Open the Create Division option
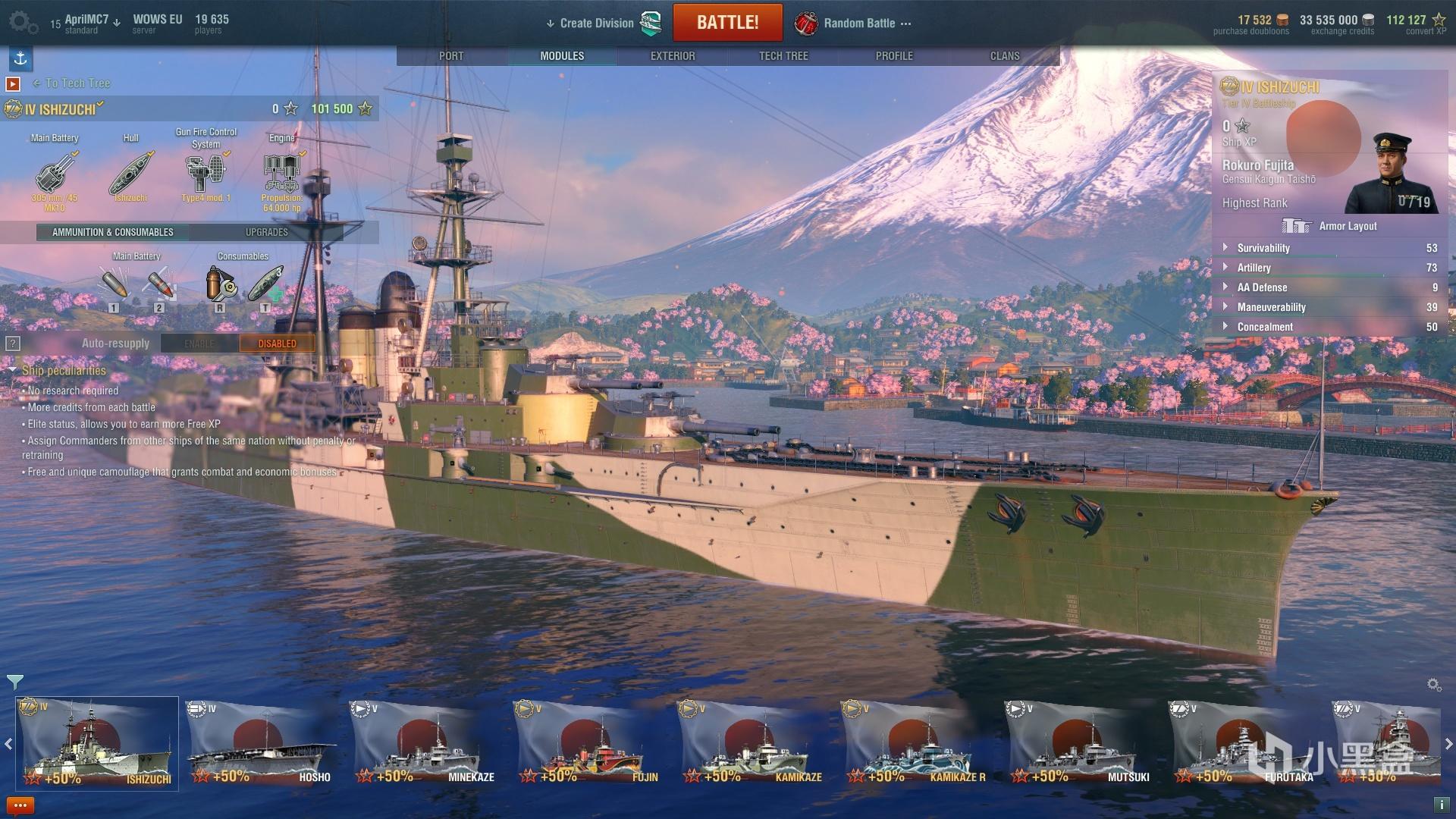 tap(596, 24)
